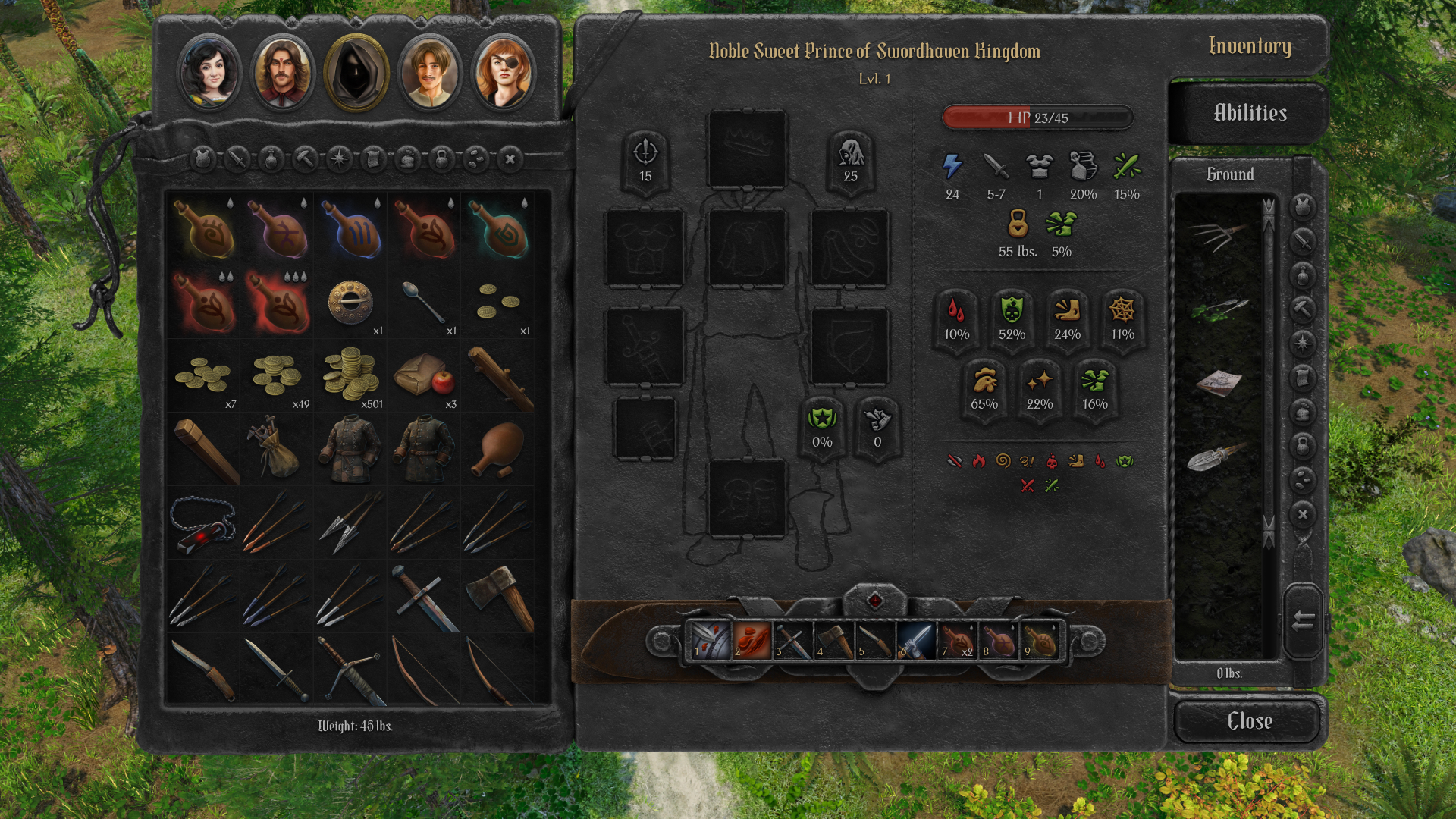Filter inventory by armor items

tap(202, 160)
